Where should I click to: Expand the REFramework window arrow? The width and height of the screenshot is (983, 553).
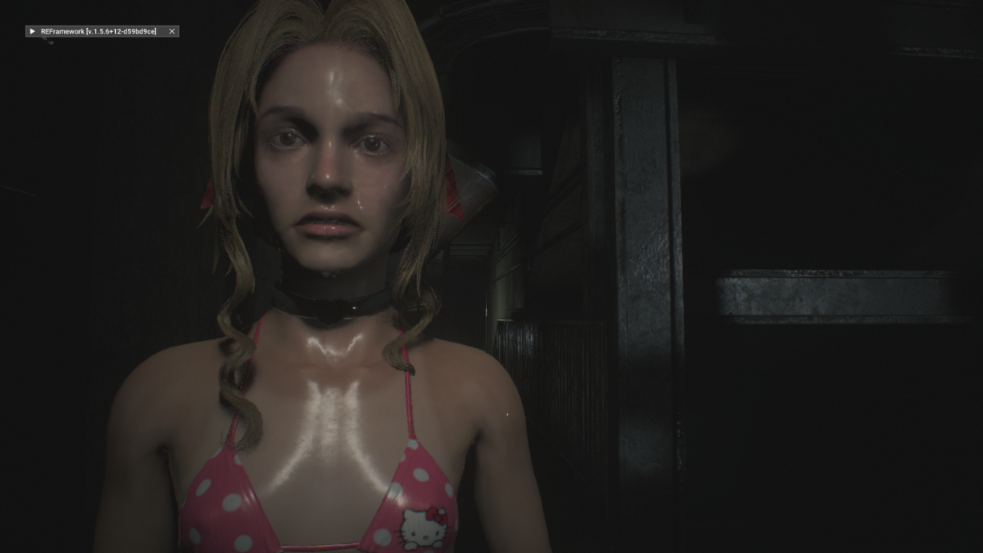[x=33, y=32]
